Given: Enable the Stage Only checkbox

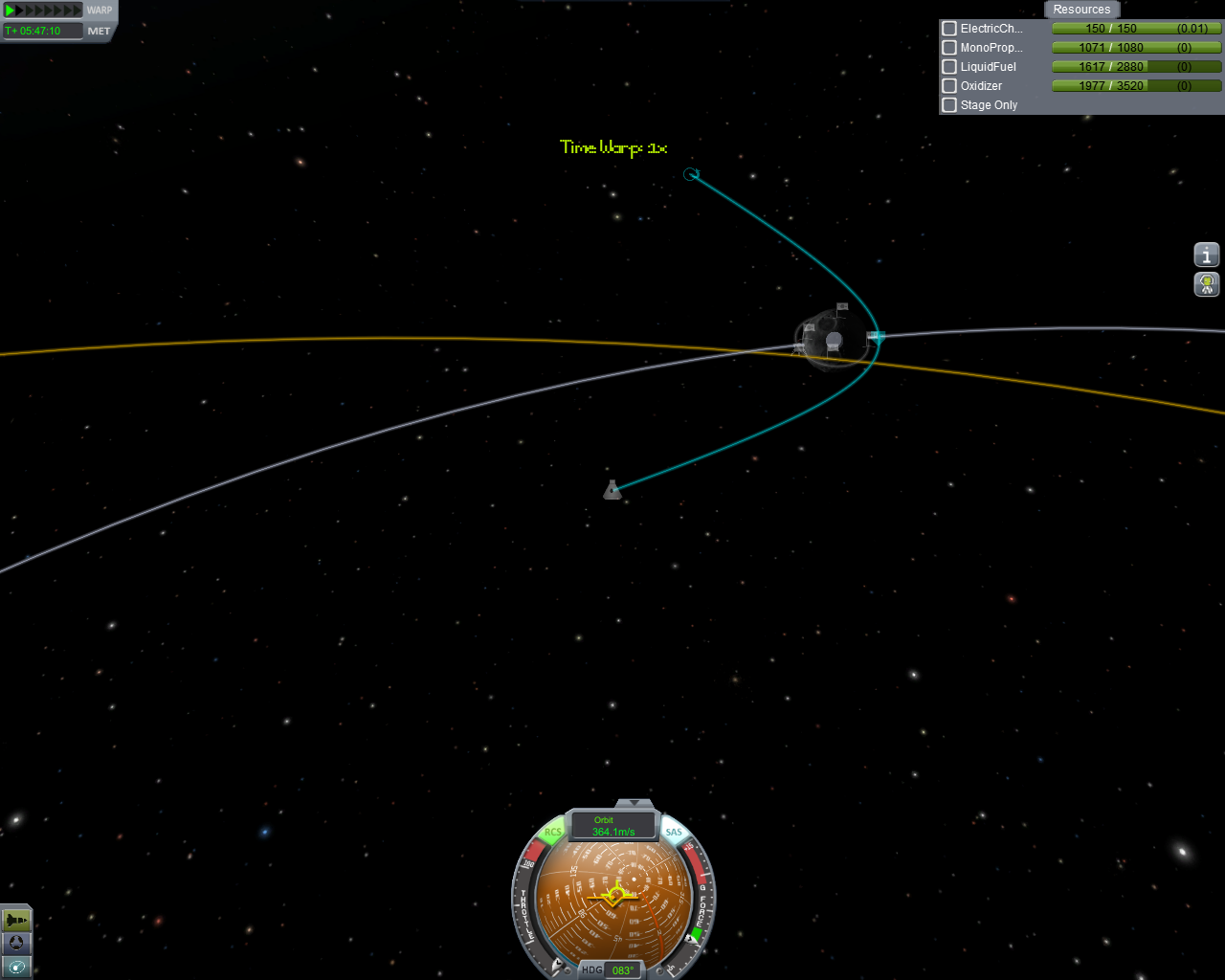Looking at the screenshot, I should pos(949,105).
